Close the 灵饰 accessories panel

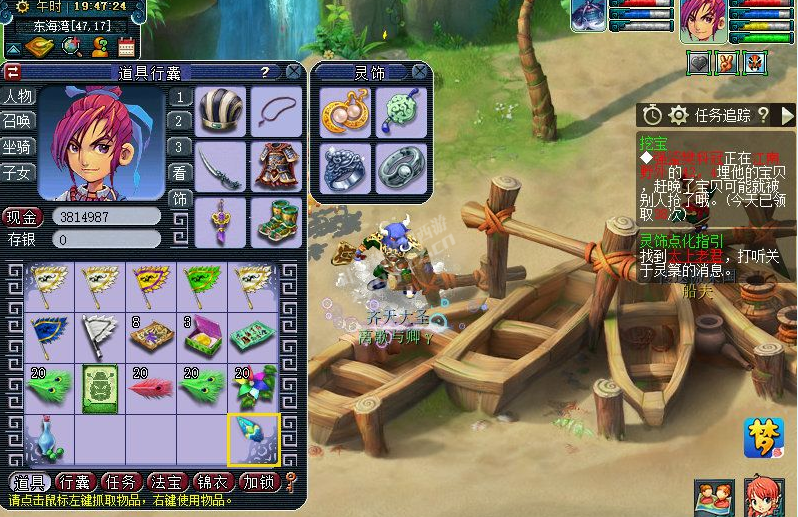point(420,72)
